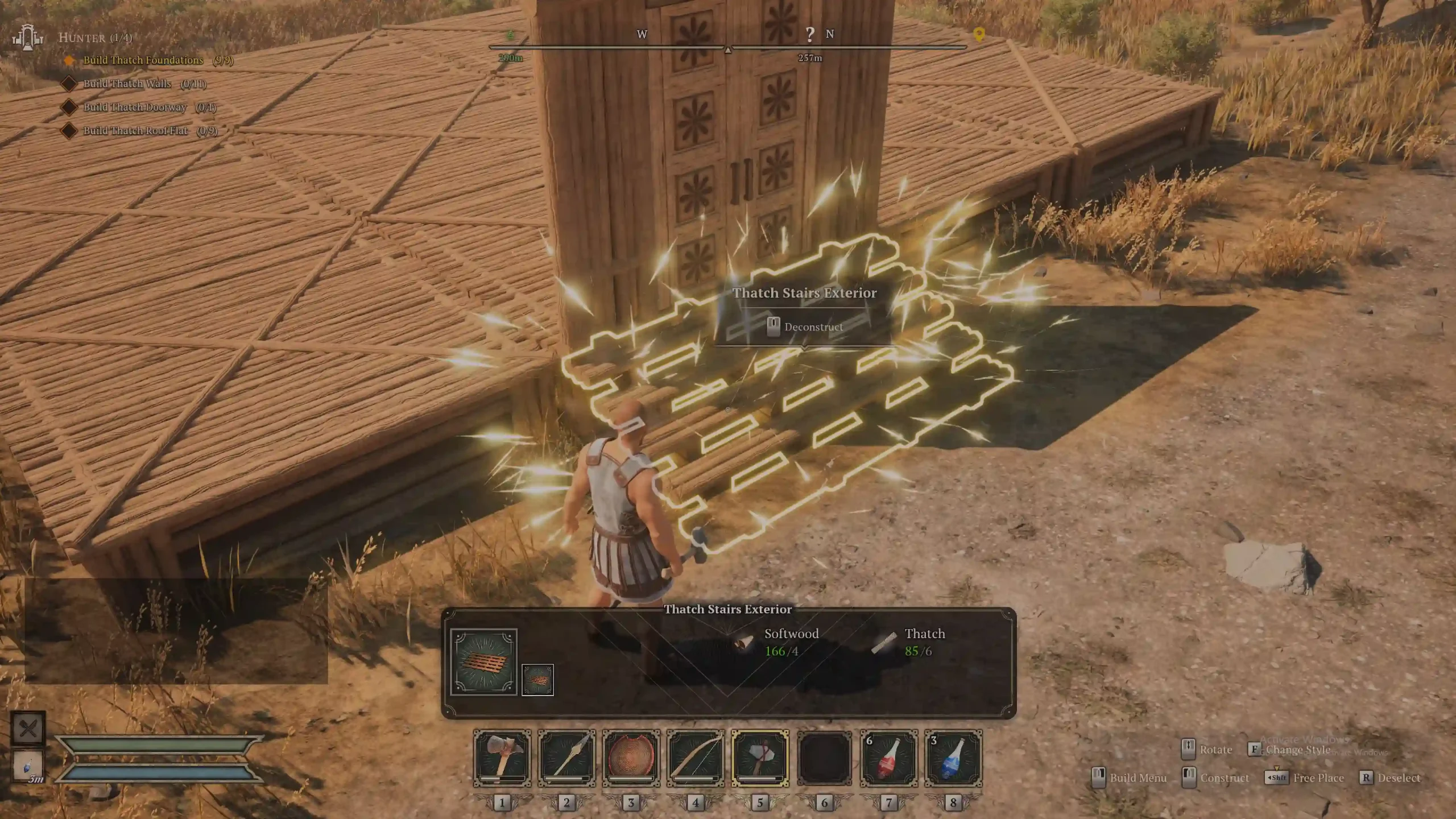This screenshot has height=819, width=1456.
Task: Equip the spear from the hotbar
Action: (x=566, y=758)
